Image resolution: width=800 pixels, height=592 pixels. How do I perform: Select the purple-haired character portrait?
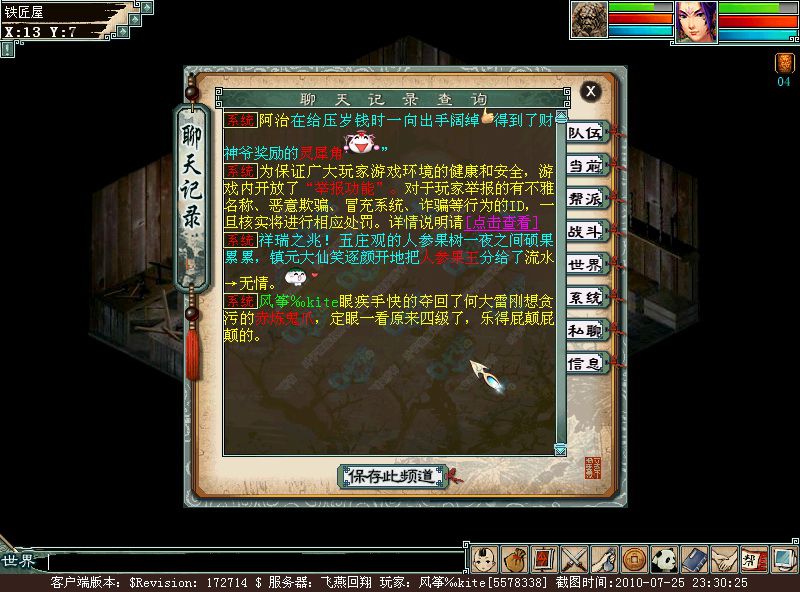point(696,20)
